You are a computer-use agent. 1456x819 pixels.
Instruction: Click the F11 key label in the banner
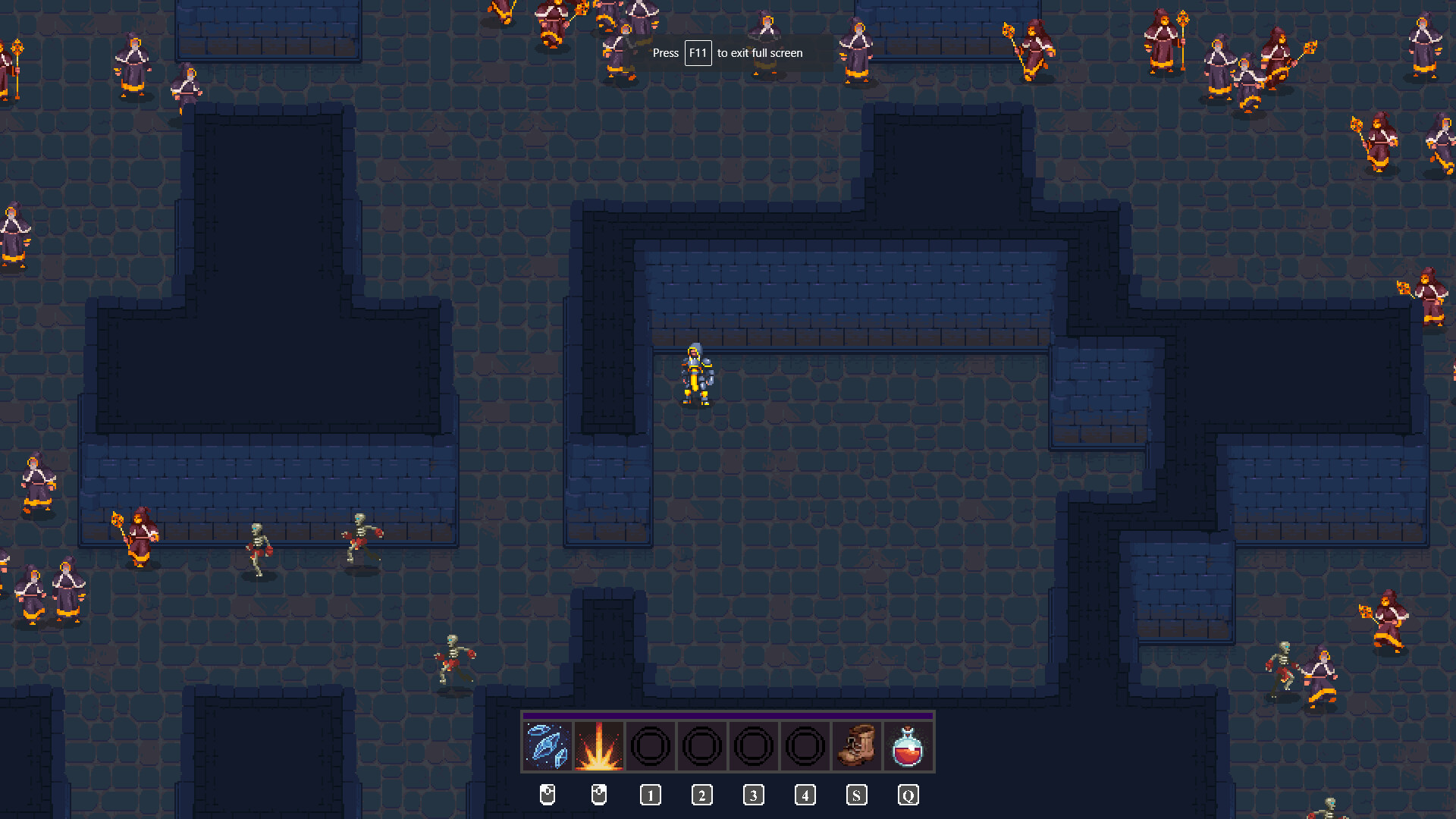pyautogui.click(x=698, y=53)
